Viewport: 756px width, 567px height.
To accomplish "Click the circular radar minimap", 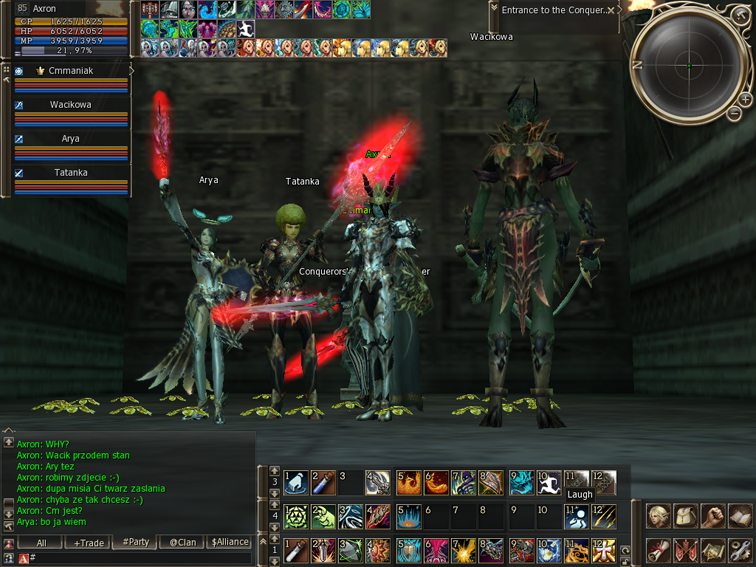I will pos(689,66).
